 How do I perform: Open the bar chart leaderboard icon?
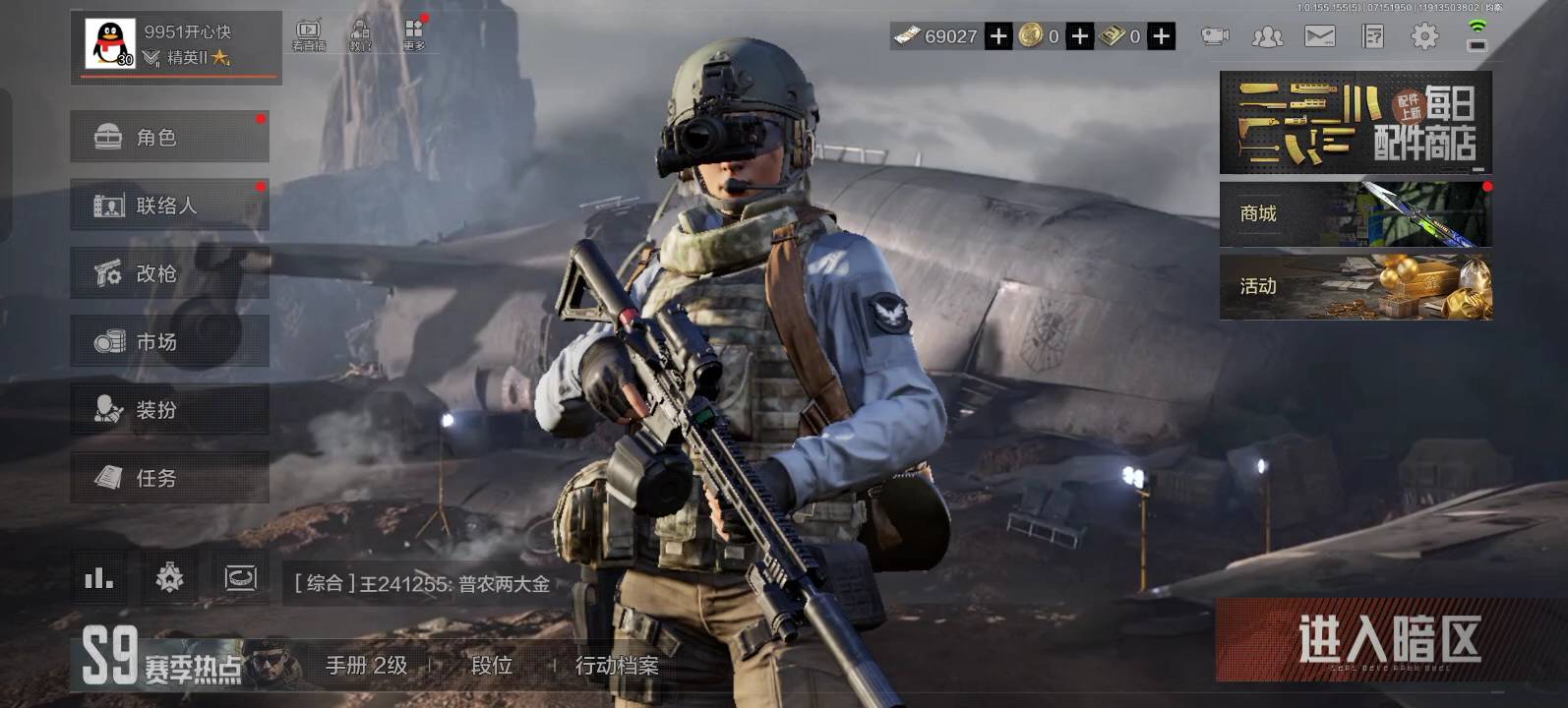[x=98, y=578]
